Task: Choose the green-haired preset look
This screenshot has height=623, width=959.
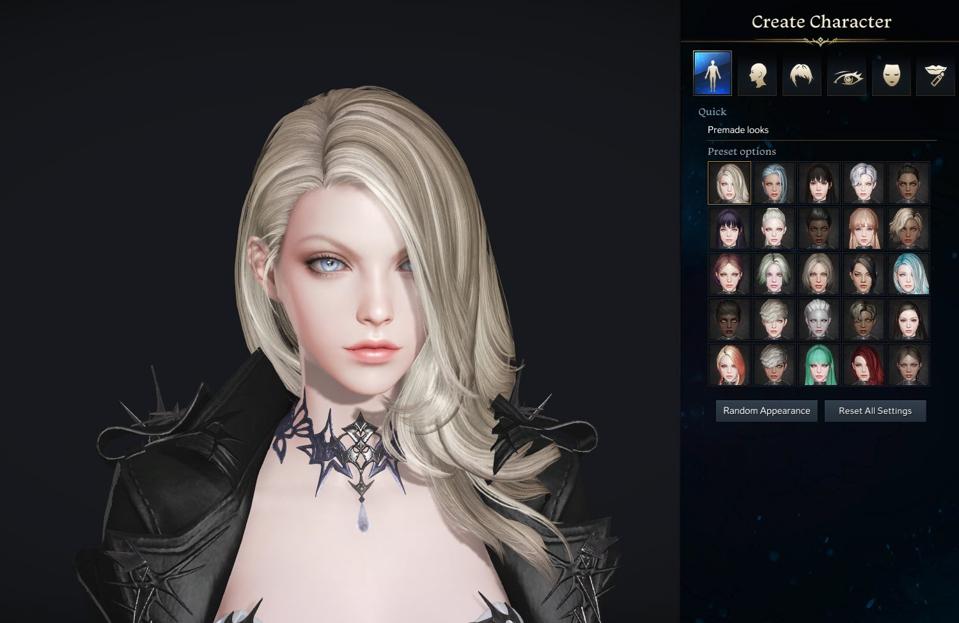Action: click(x=819, y=365)
